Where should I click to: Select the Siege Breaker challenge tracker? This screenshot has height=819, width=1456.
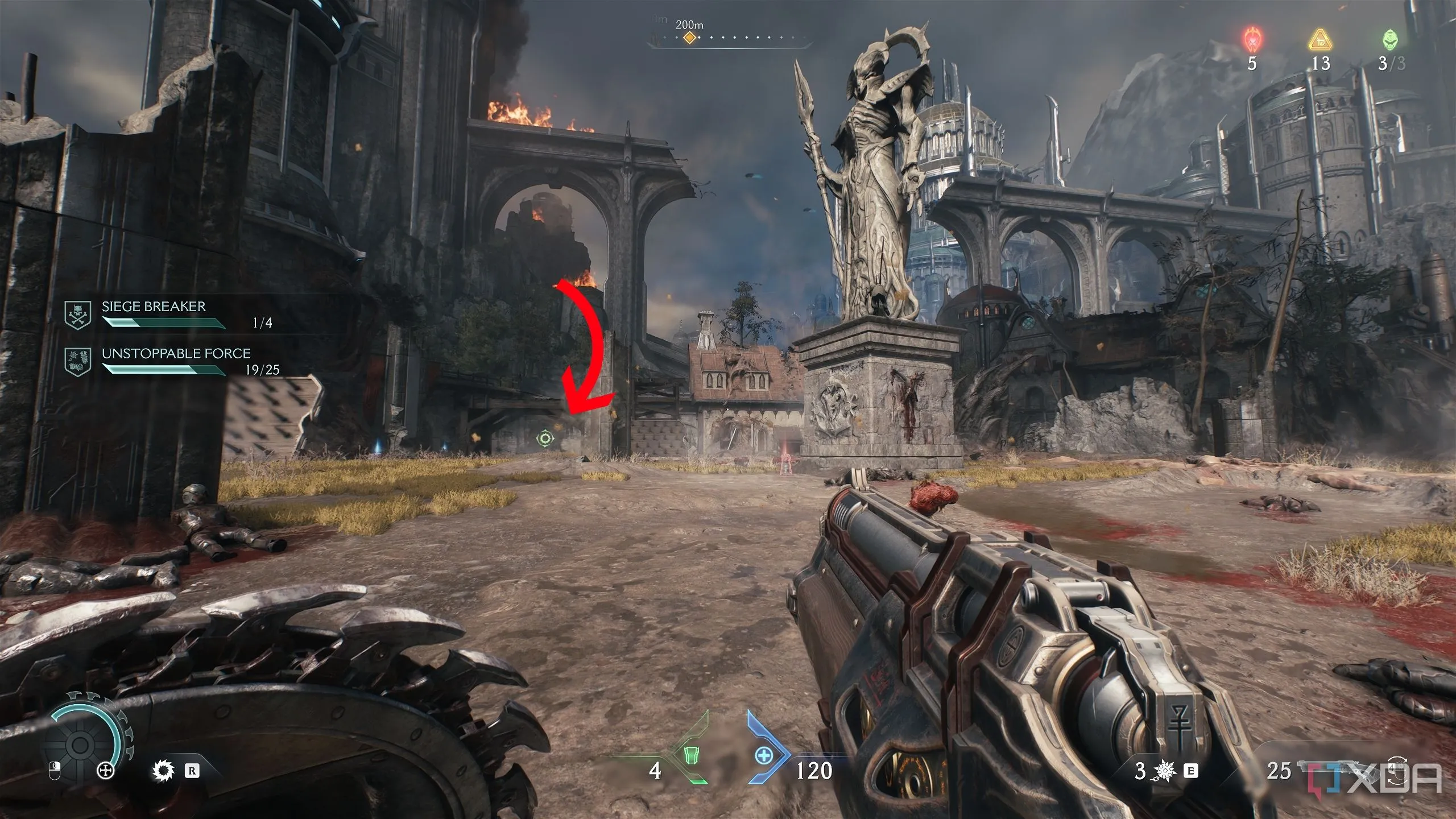tap(154, 314)
